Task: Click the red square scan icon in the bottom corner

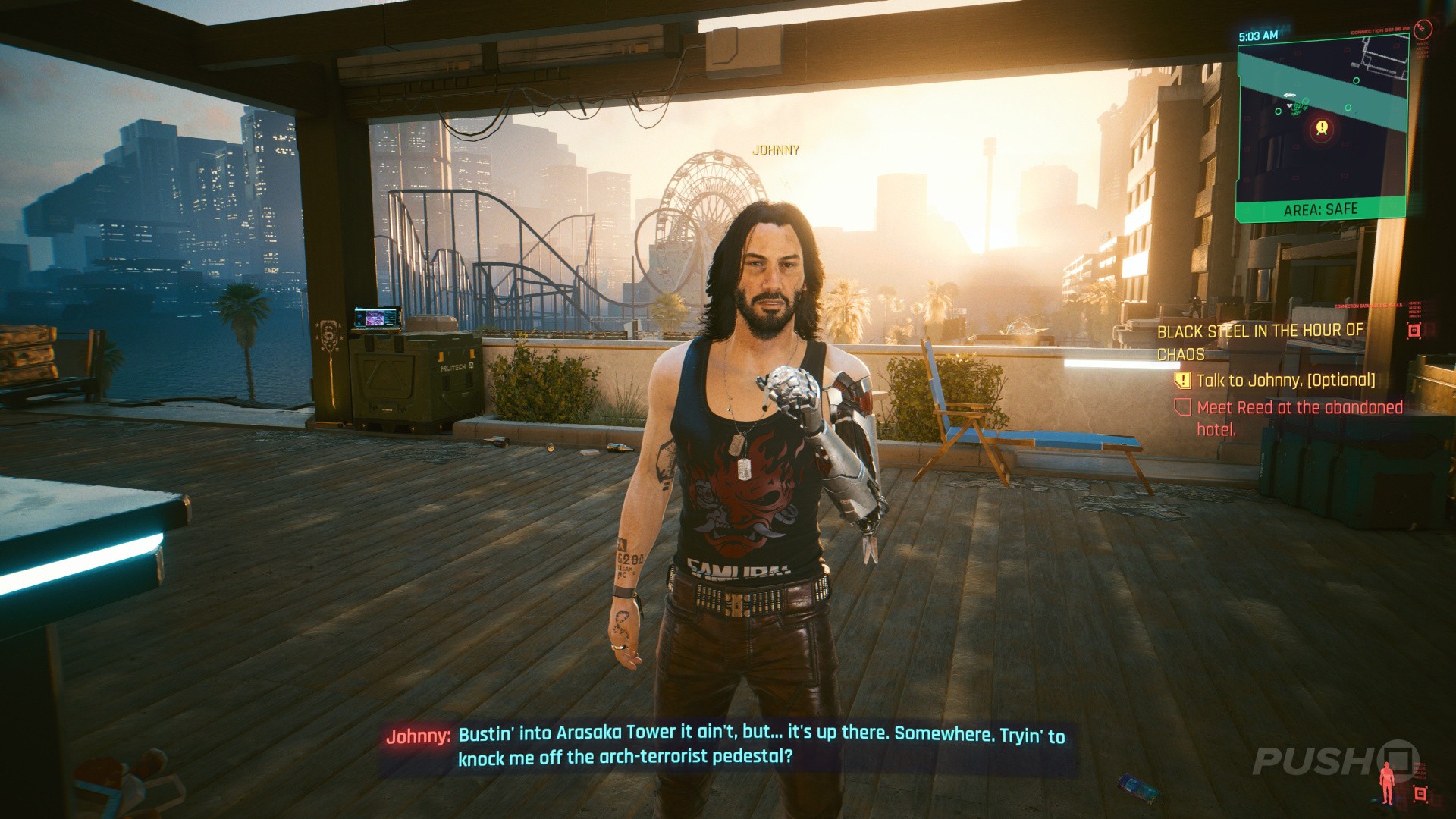Action: tap(1420, 793)
